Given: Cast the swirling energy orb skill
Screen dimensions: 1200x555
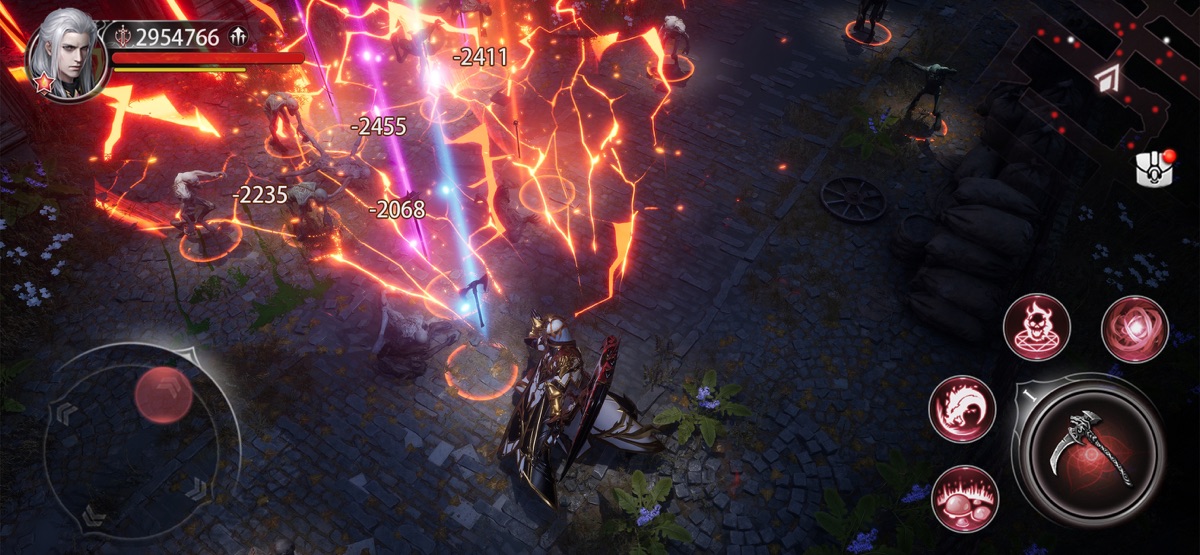Looking at the screenshot, I should (x=1135, y=329).
